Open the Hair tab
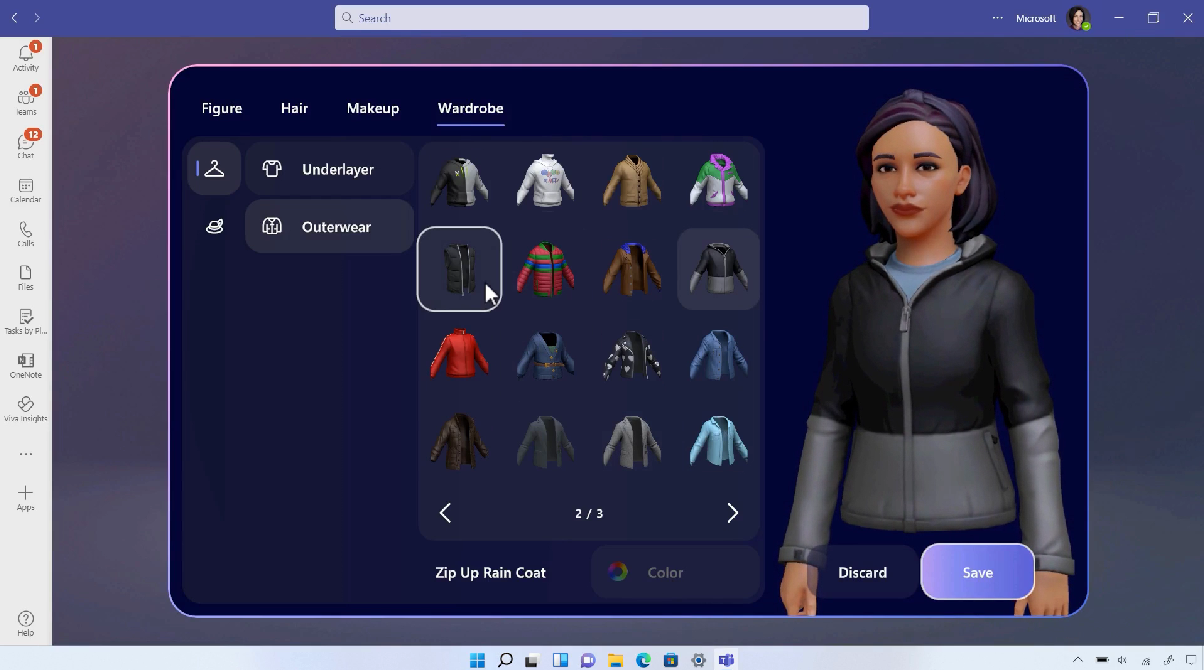Viewport: 1204px width, 670px height. tap(294, 108)
